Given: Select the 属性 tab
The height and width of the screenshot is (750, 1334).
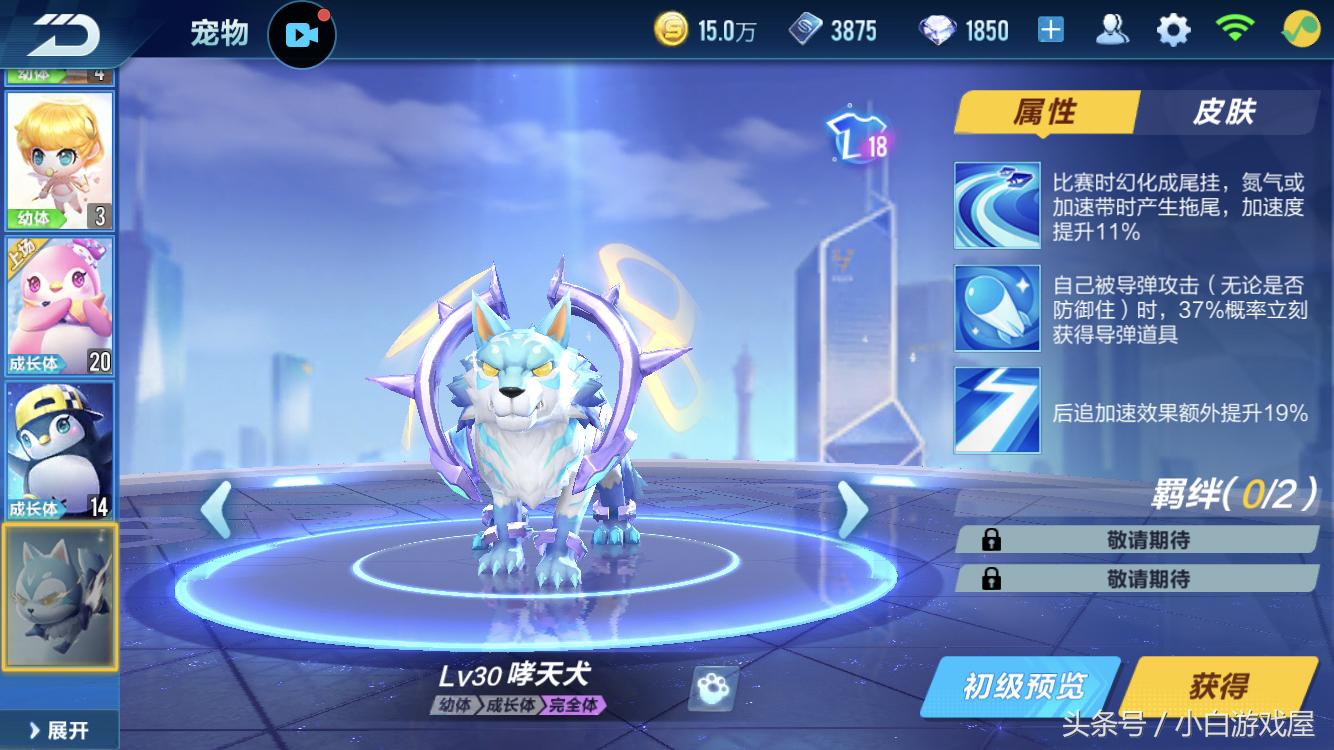Looking at the screenshot, I should 1045,112.
